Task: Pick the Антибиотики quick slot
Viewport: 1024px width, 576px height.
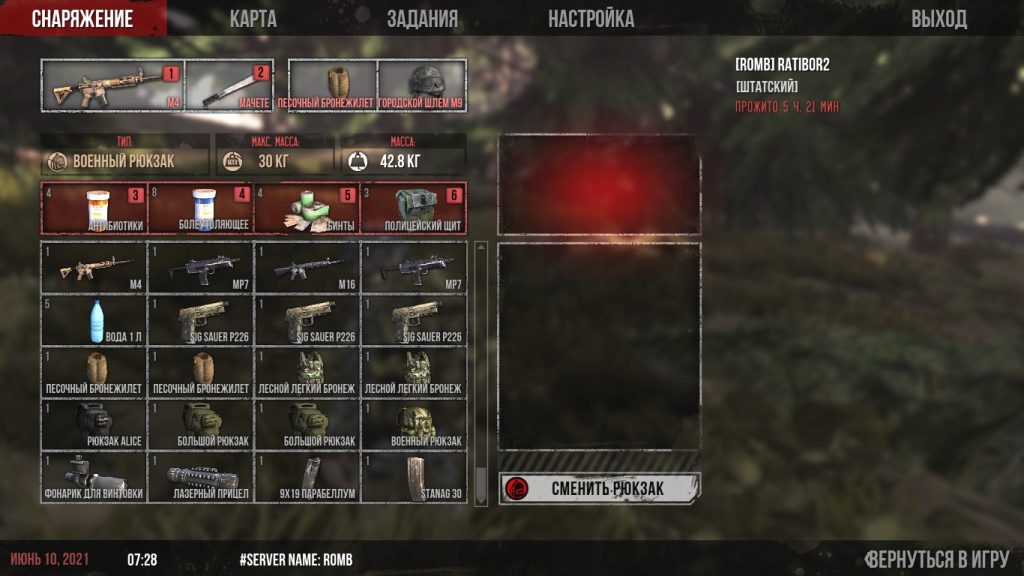Action: tap(94, 208)
